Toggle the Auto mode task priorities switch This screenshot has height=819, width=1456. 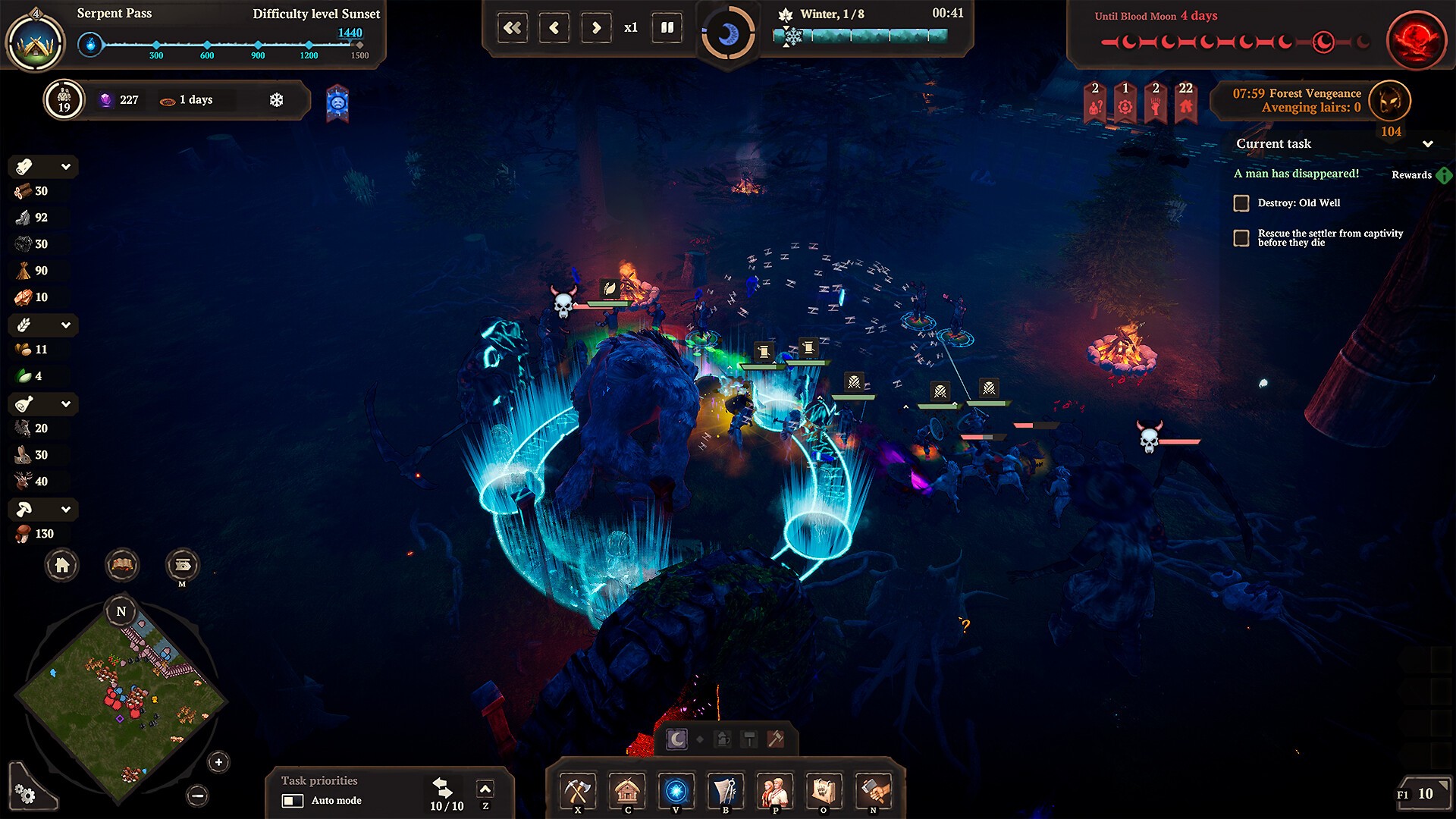coord(293,801)
